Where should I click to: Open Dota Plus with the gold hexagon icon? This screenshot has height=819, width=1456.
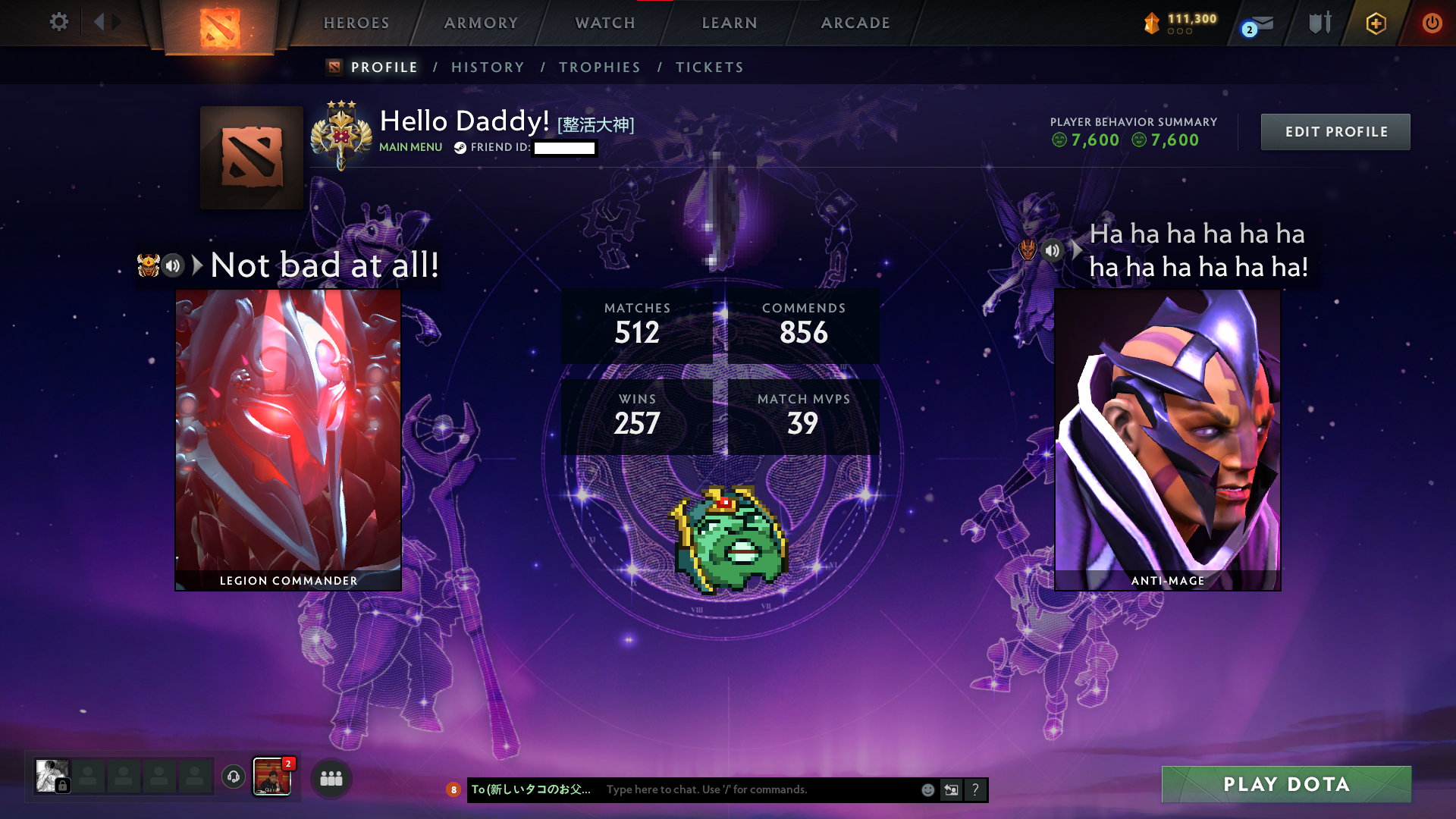(1376, 23)
